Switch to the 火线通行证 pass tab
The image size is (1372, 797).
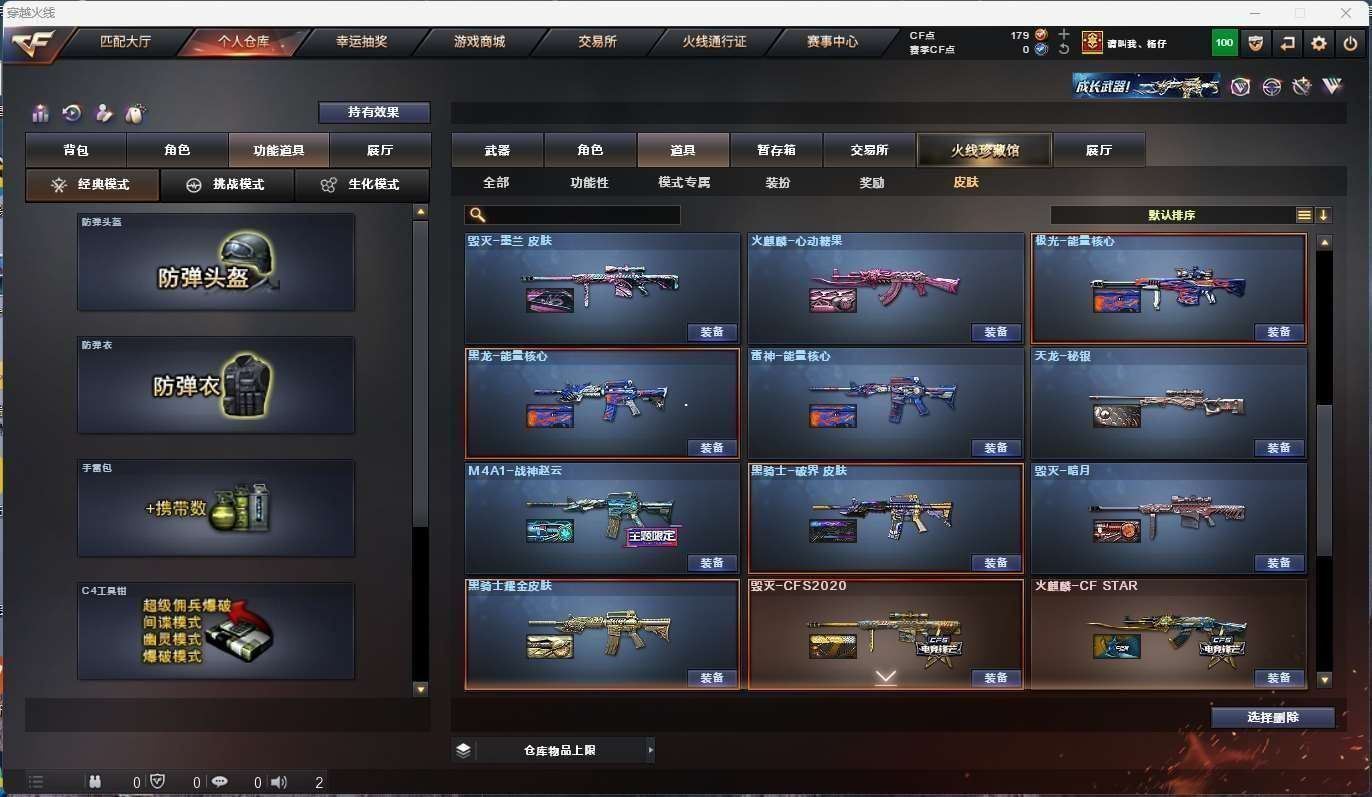(714, 42)
